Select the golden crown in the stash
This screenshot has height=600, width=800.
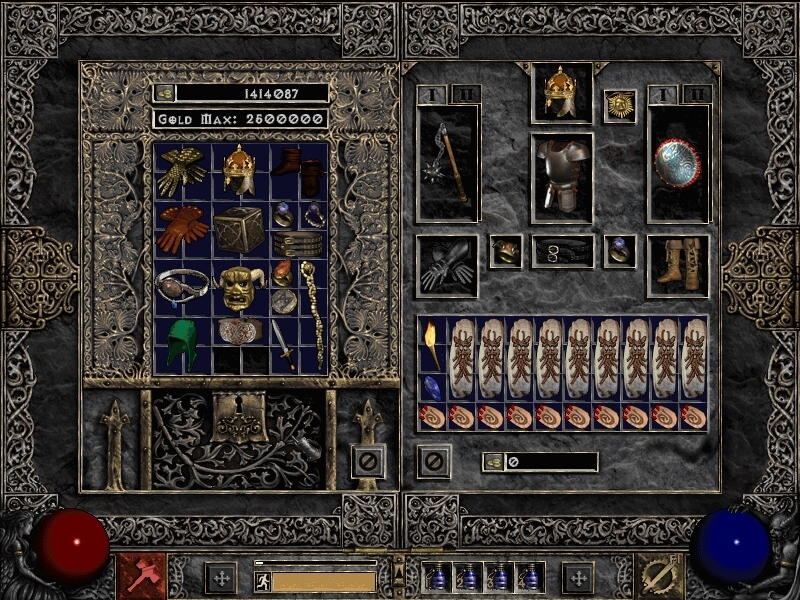coord(238,170)
